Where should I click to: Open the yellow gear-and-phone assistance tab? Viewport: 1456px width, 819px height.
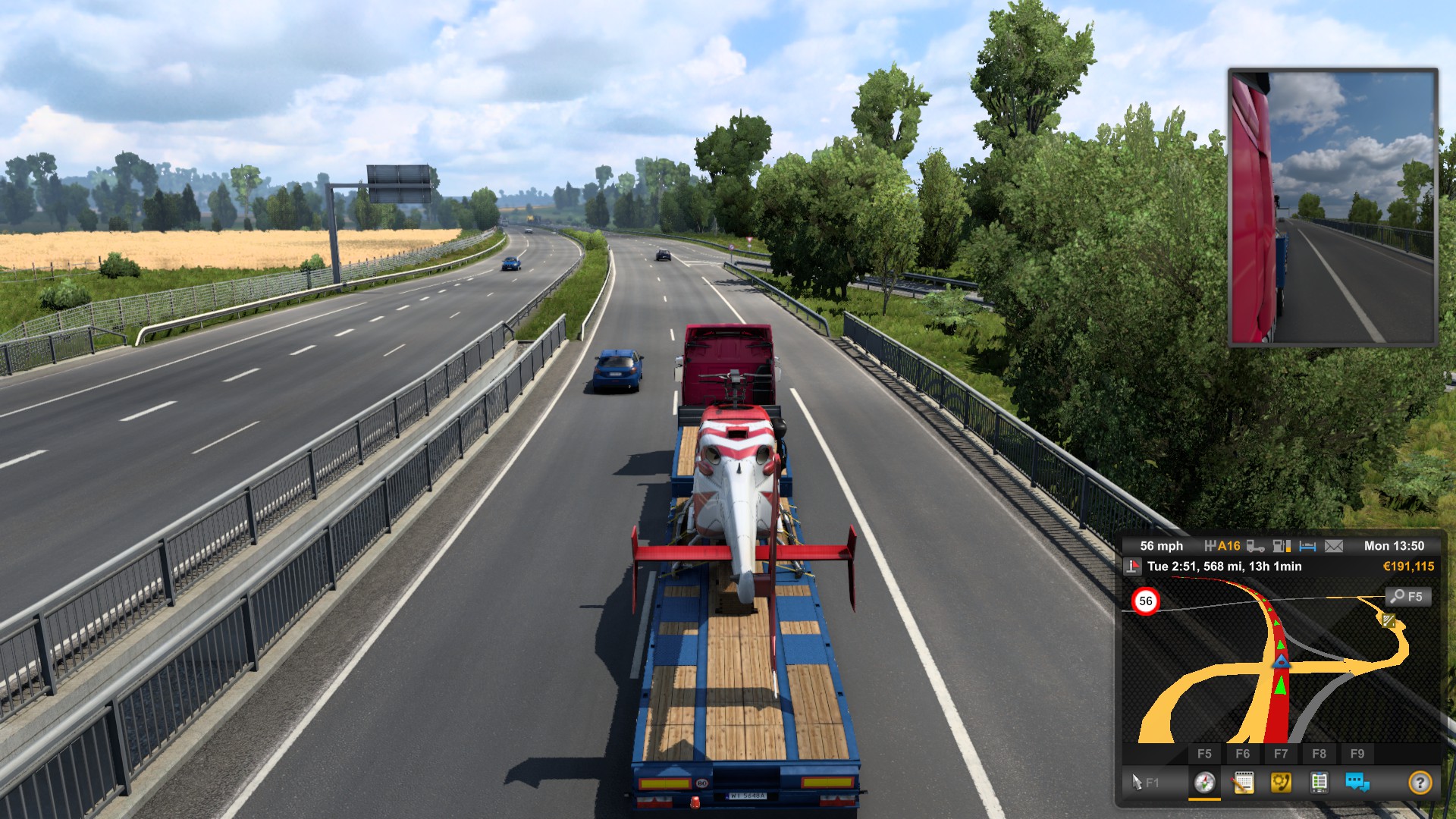(x=1281, y=782)
